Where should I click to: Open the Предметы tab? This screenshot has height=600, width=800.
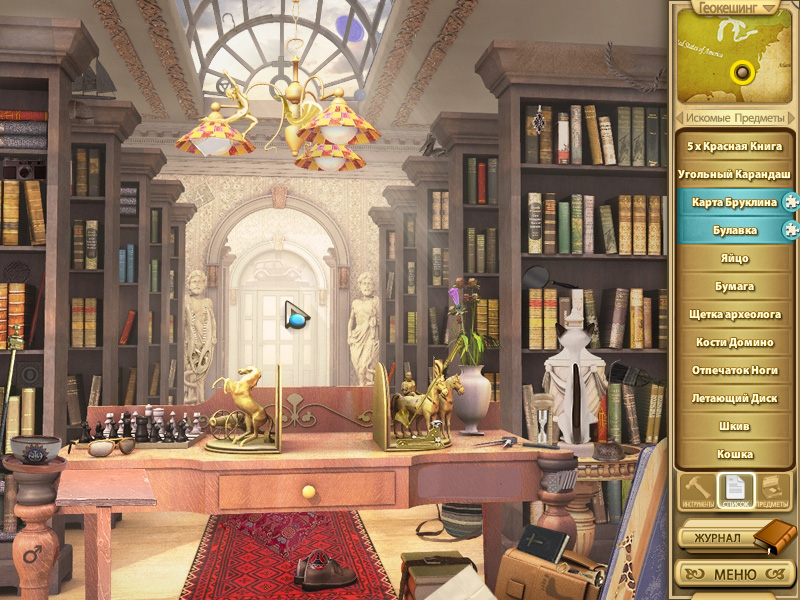774,491
